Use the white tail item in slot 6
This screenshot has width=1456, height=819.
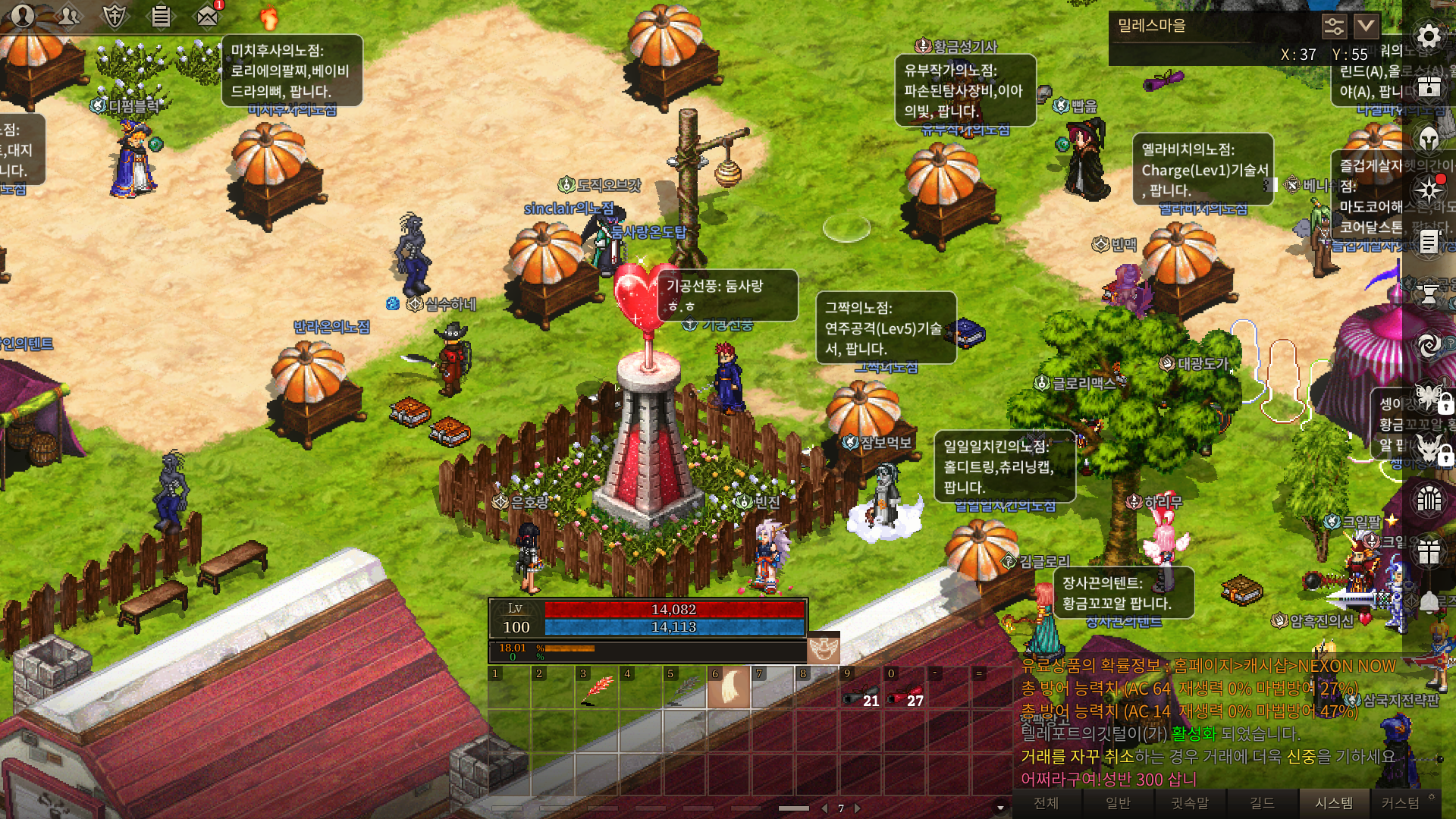coord(729,688)
